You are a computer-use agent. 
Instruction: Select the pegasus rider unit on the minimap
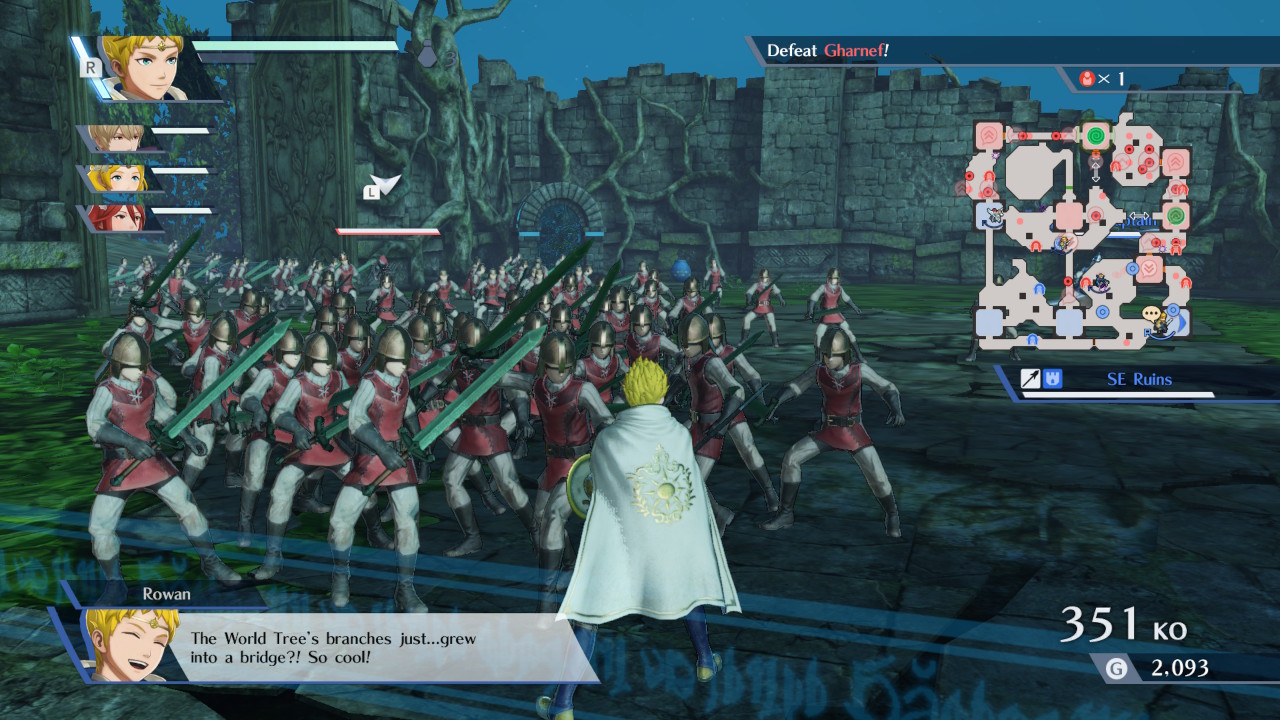point(995,212)
